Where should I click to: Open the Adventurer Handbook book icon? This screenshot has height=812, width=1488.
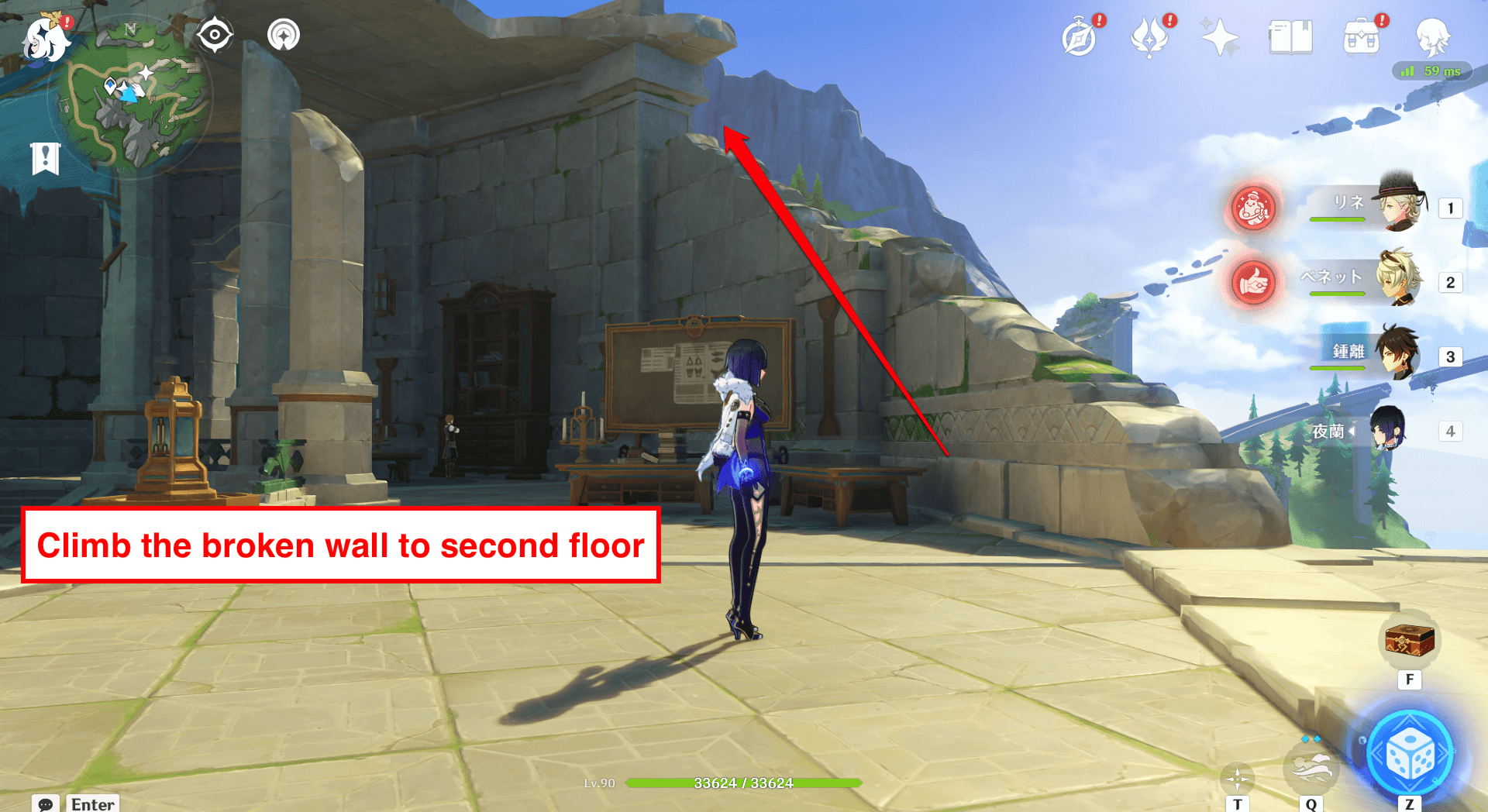pyautogui.click(x=1290, y=36)
